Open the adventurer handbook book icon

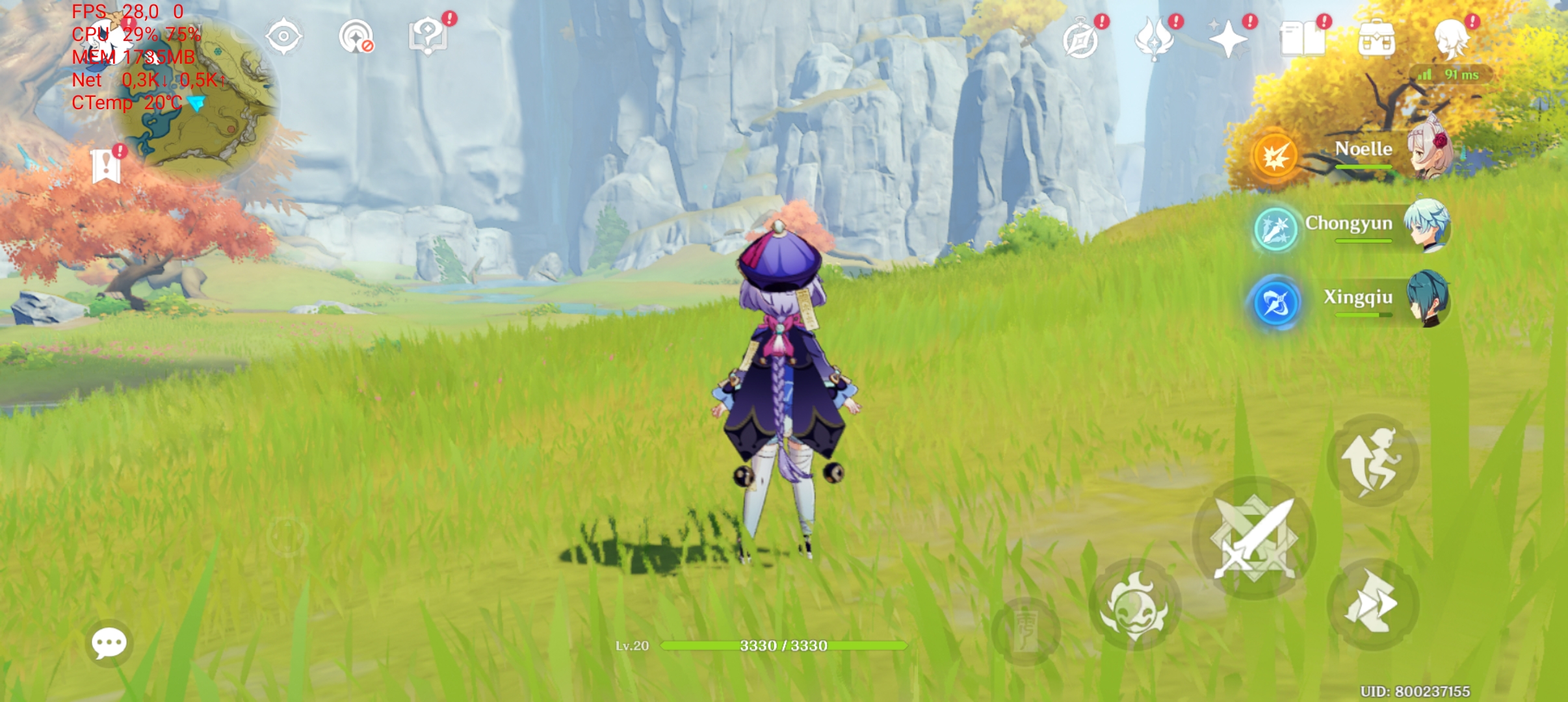(1302, 39)
